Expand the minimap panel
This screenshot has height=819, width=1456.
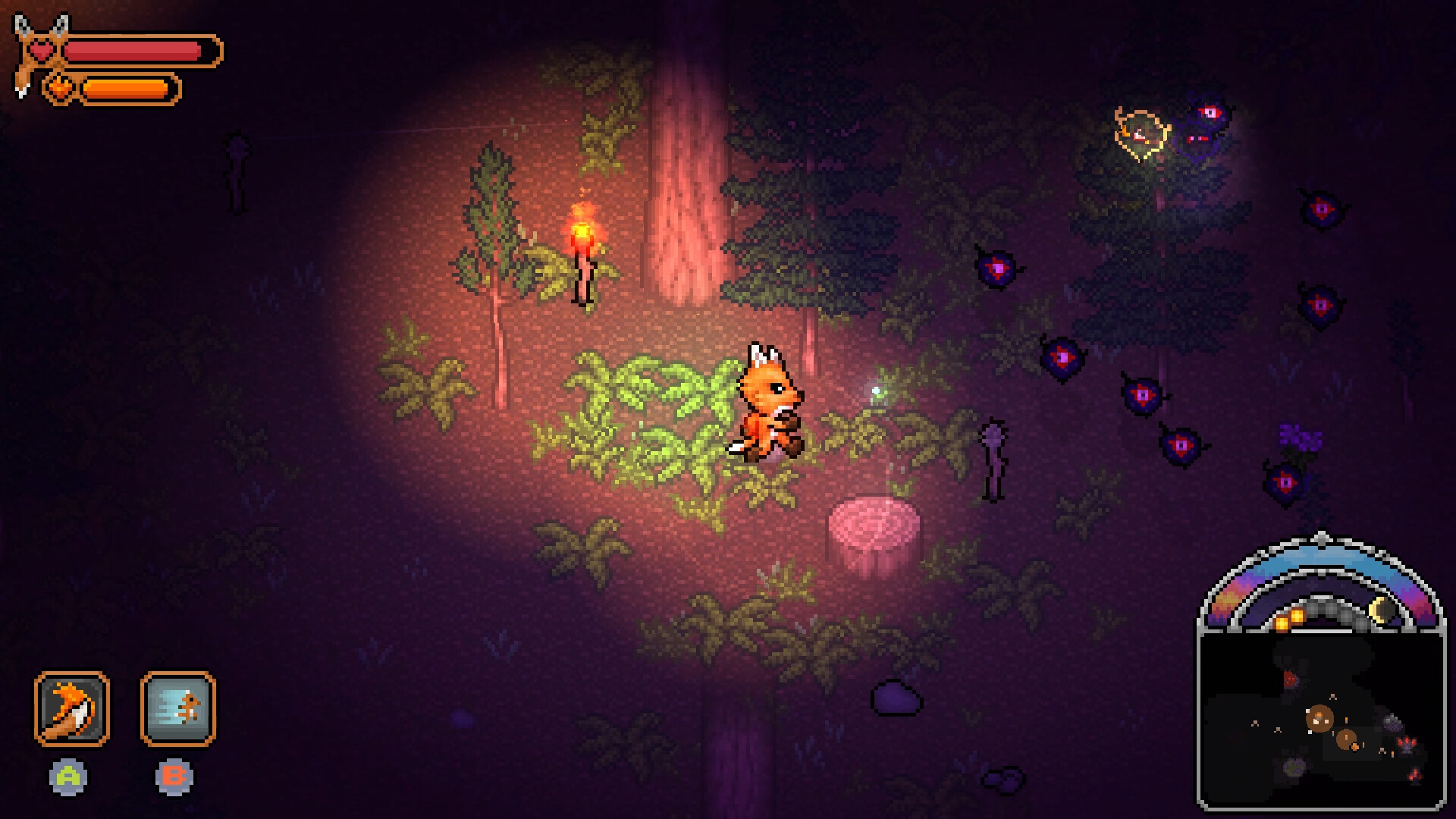click(1321, 720)
